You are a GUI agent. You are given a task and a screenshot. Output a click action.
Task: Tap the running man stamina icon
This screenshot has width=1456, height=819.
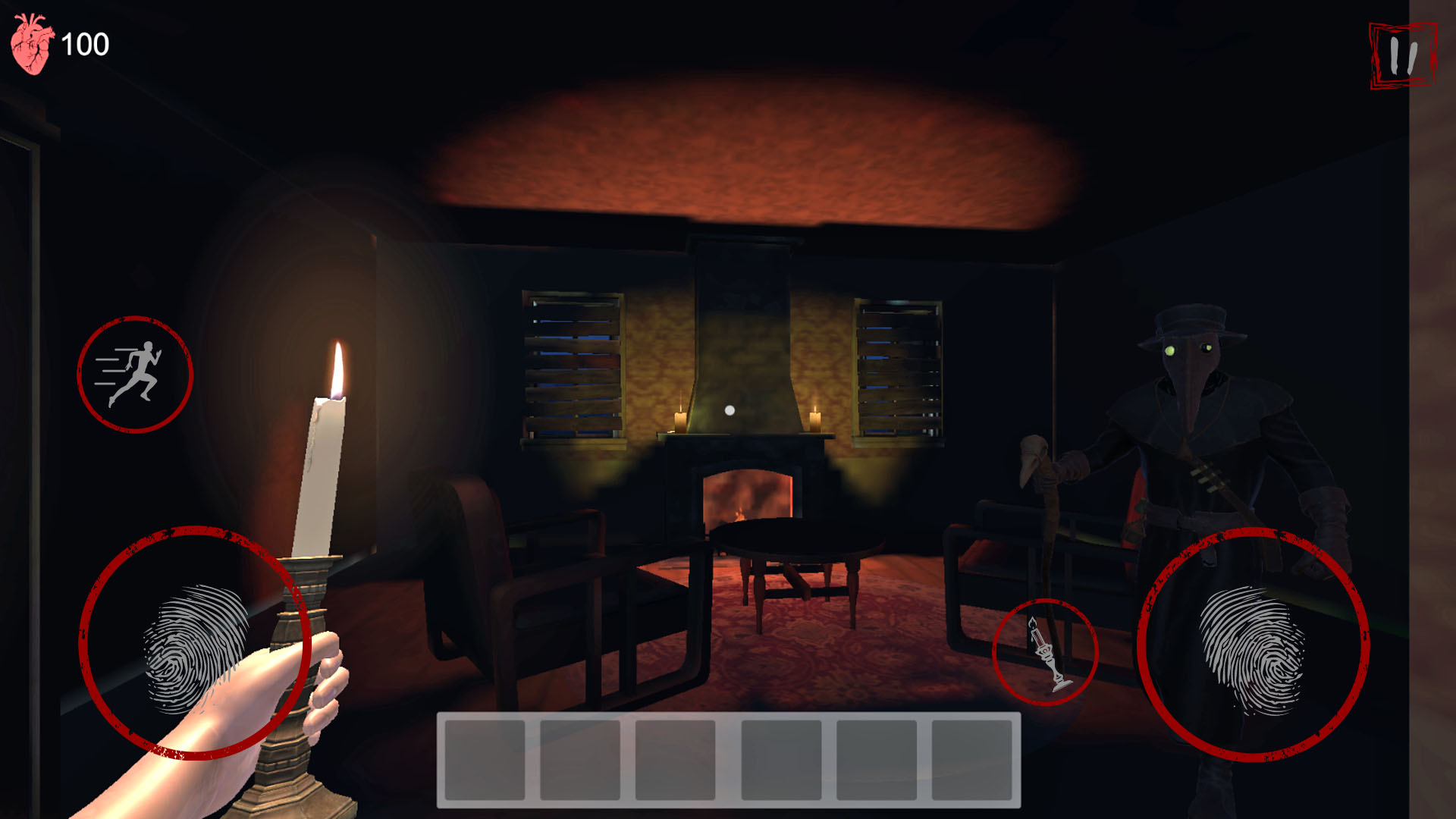(x=135, y=375)
